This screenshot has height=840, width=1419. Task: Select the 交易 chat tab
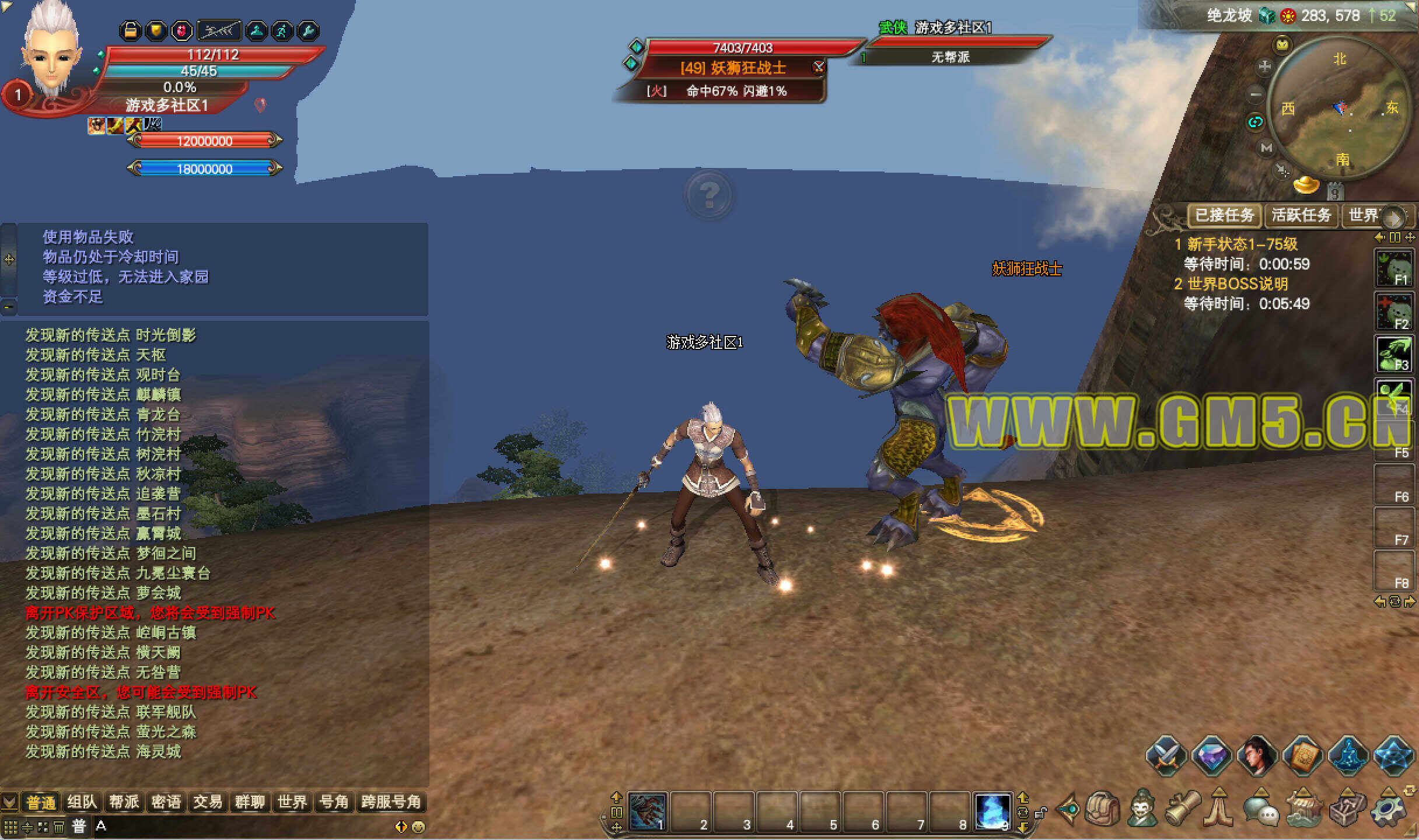click(x=208, y=802)
